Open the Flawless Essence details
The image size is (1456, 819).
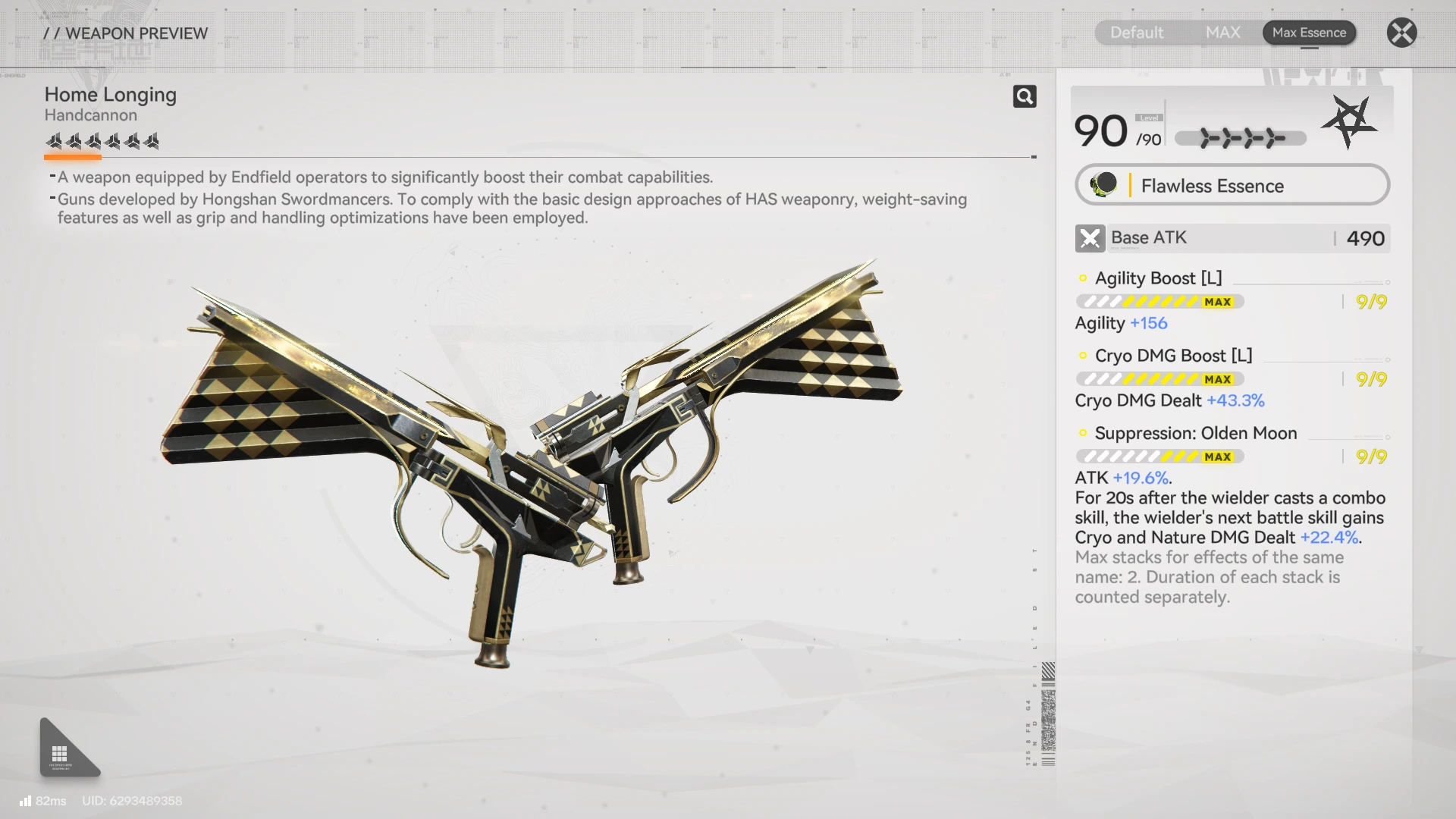click(x=1232, y=186)
